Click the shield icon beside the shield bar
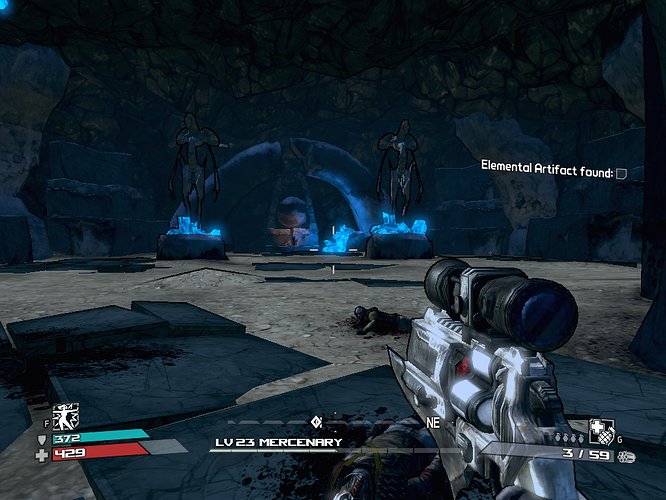Image resolution: width=666 pixels, height=500 pixels. [41, 439]
